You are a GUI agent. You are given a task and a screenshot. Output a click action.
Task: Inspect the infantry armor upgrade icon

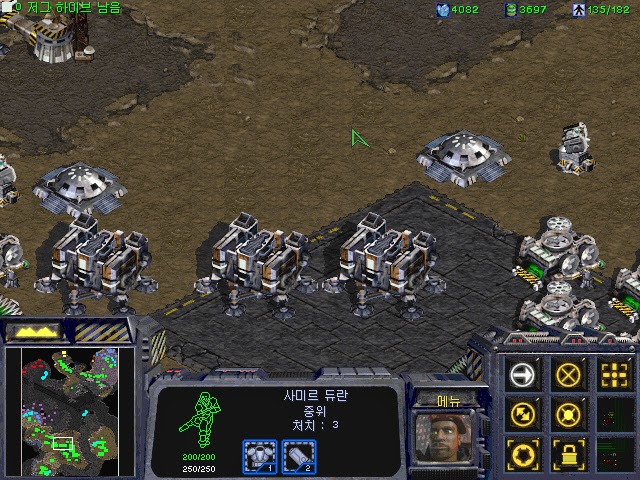259,455
